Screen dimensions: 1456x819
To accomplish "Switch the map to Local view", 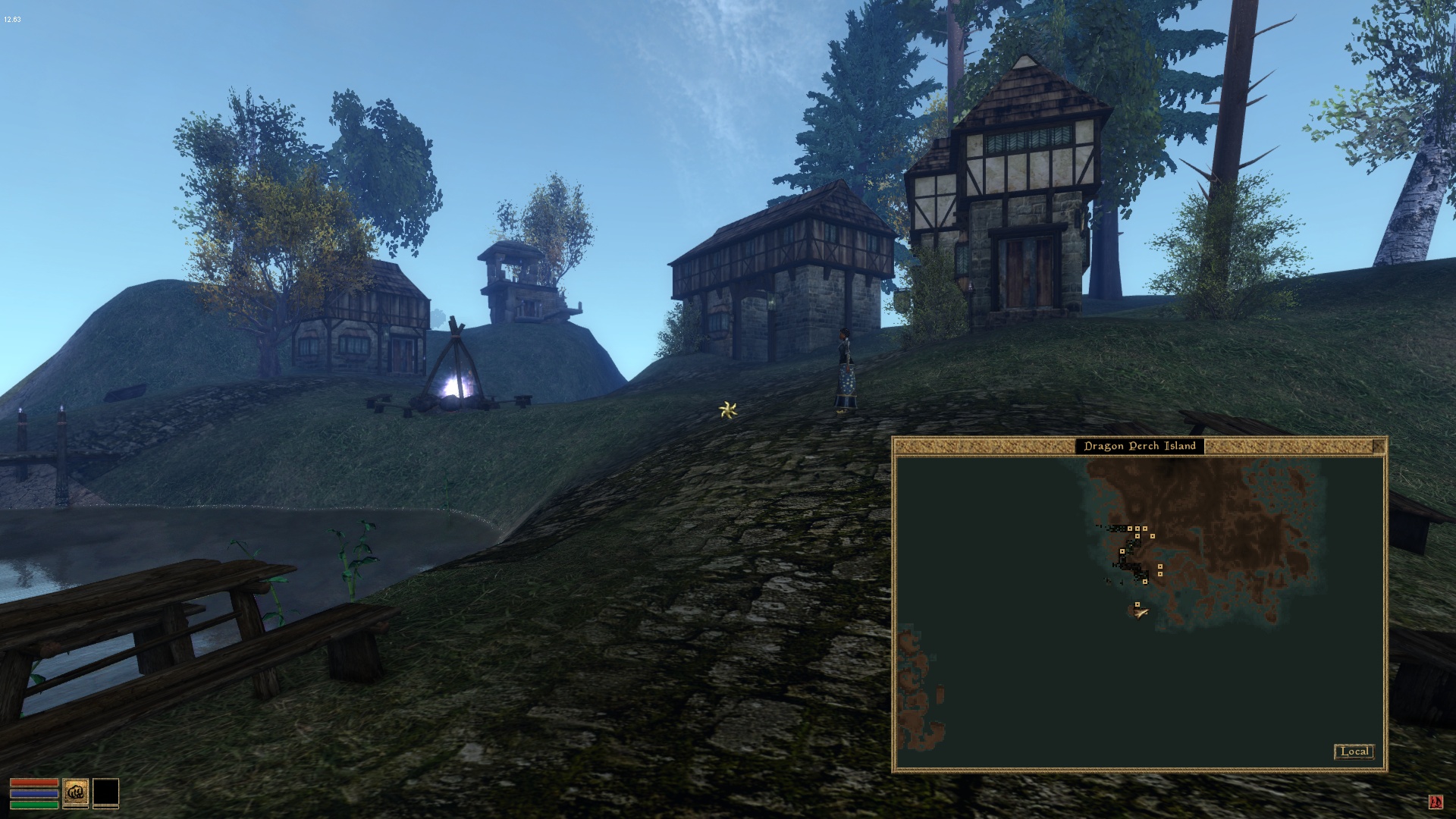I will pos(1354,752).
